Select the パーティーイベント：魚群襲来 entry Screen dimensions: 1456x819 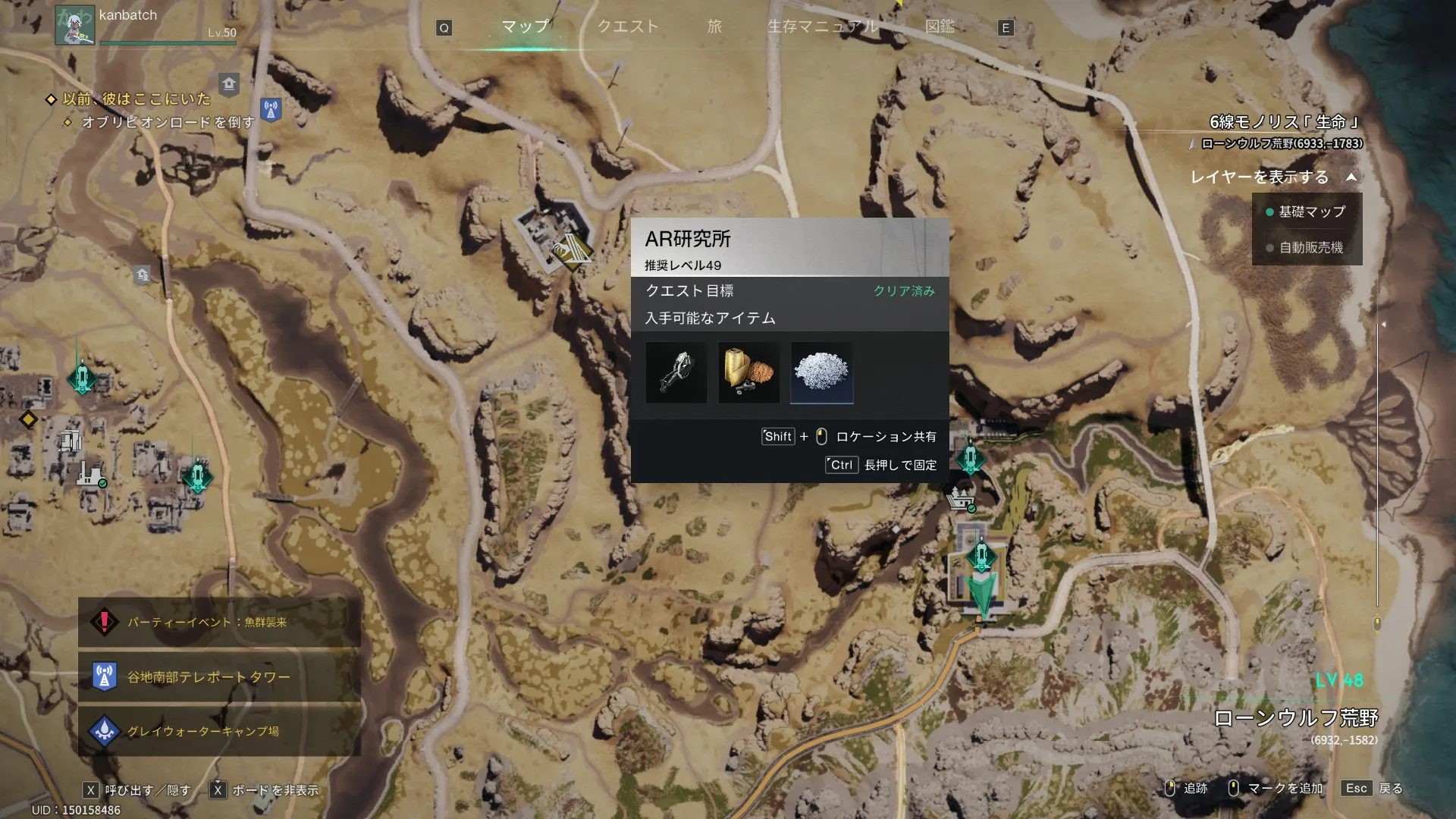(x=219, y=623)
